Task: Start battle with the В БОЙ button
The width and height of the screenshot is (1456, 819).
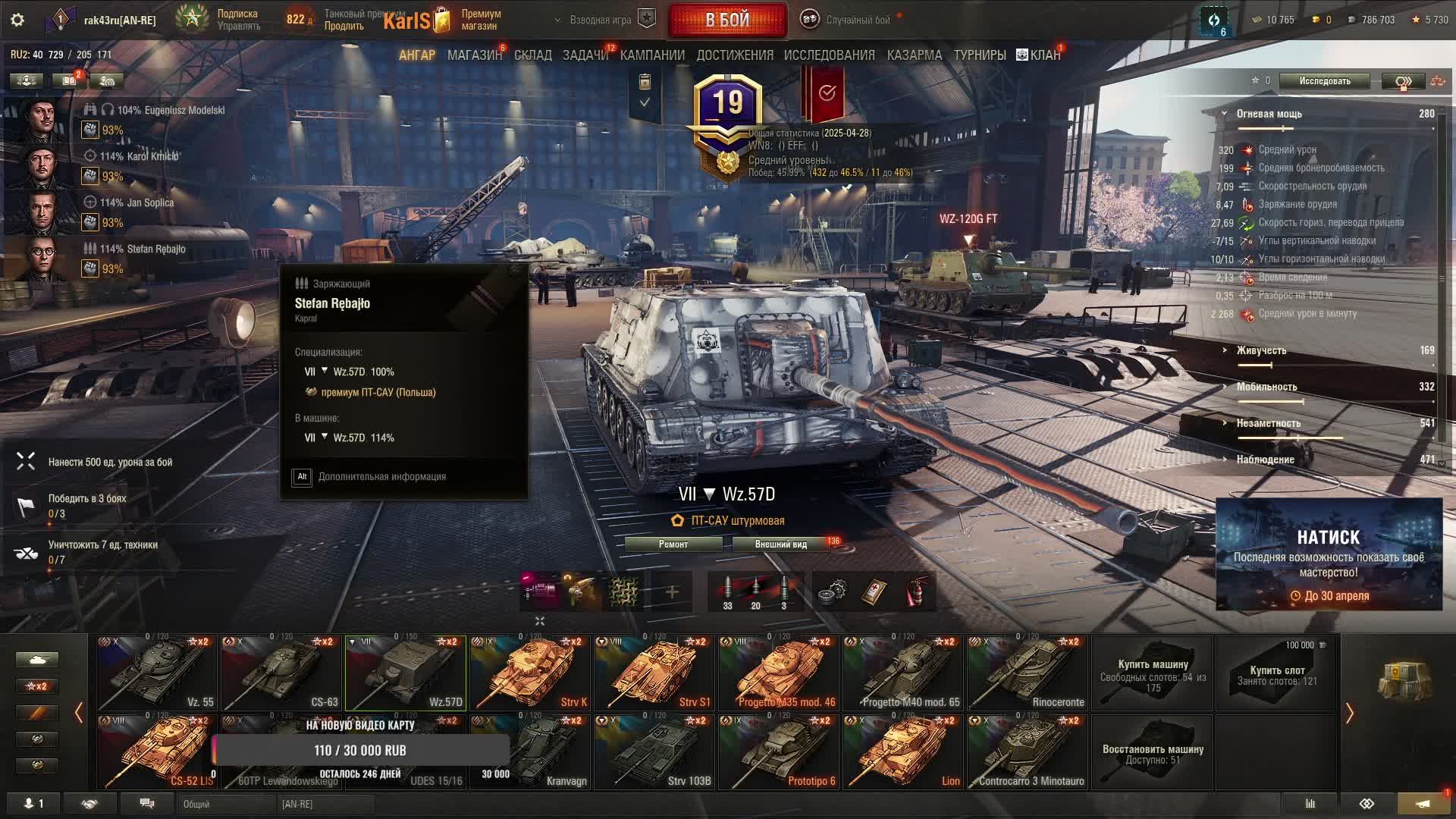Action: 727,20
